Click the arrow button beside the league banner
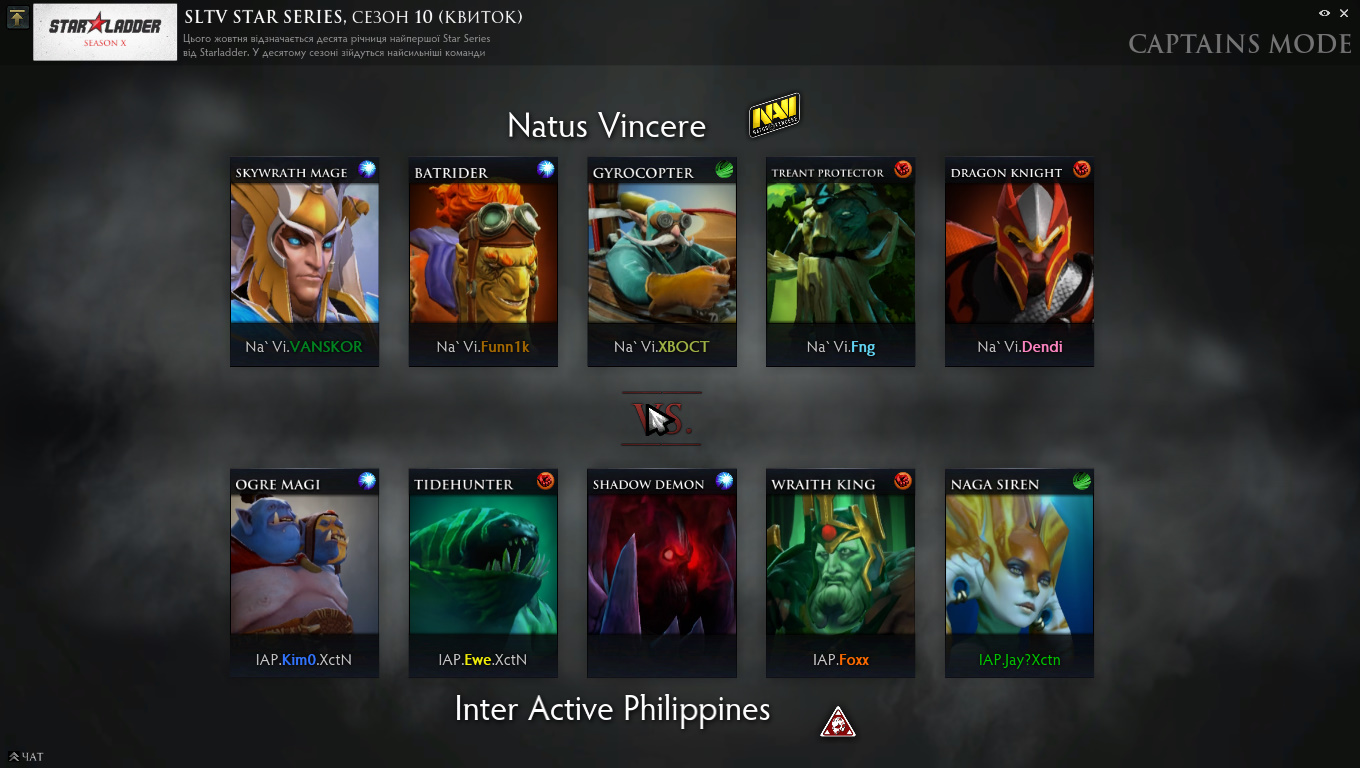Image resolution: width=1360 pixels, height=768 pixels. coord(17,17)
